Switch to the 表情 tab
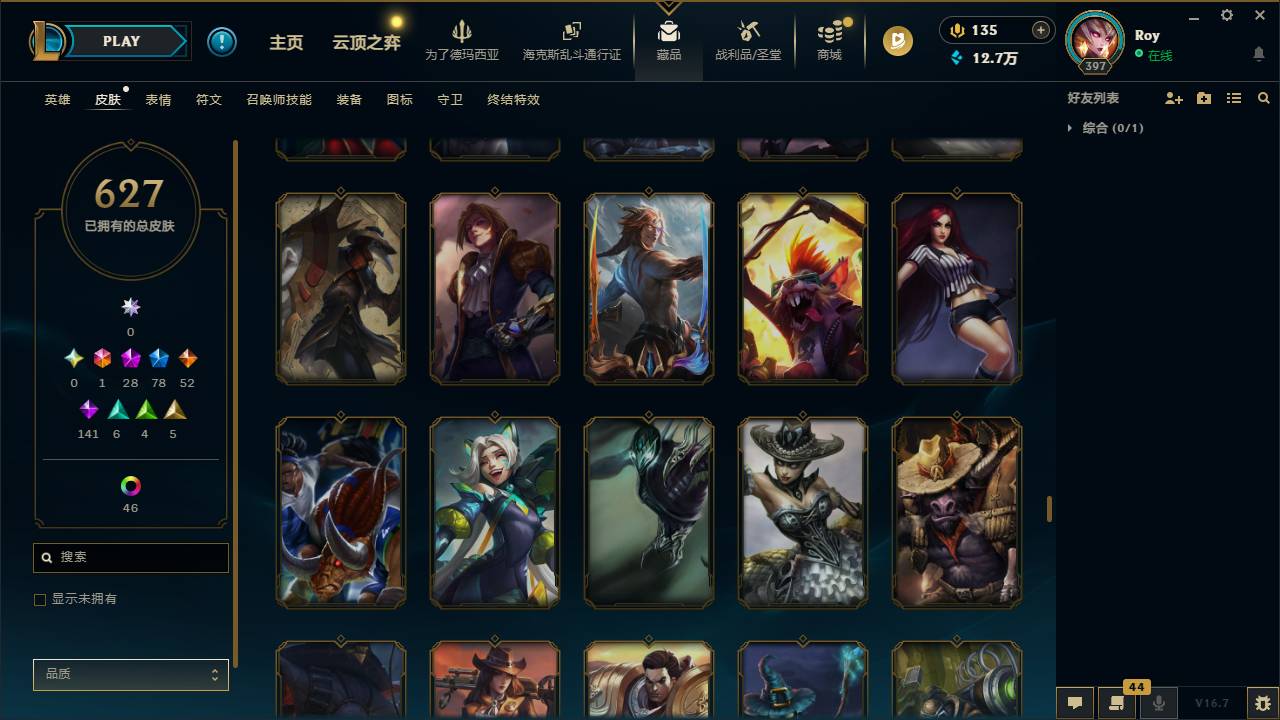This screenshot has height=720, width=1280. (x=159, y=99)
